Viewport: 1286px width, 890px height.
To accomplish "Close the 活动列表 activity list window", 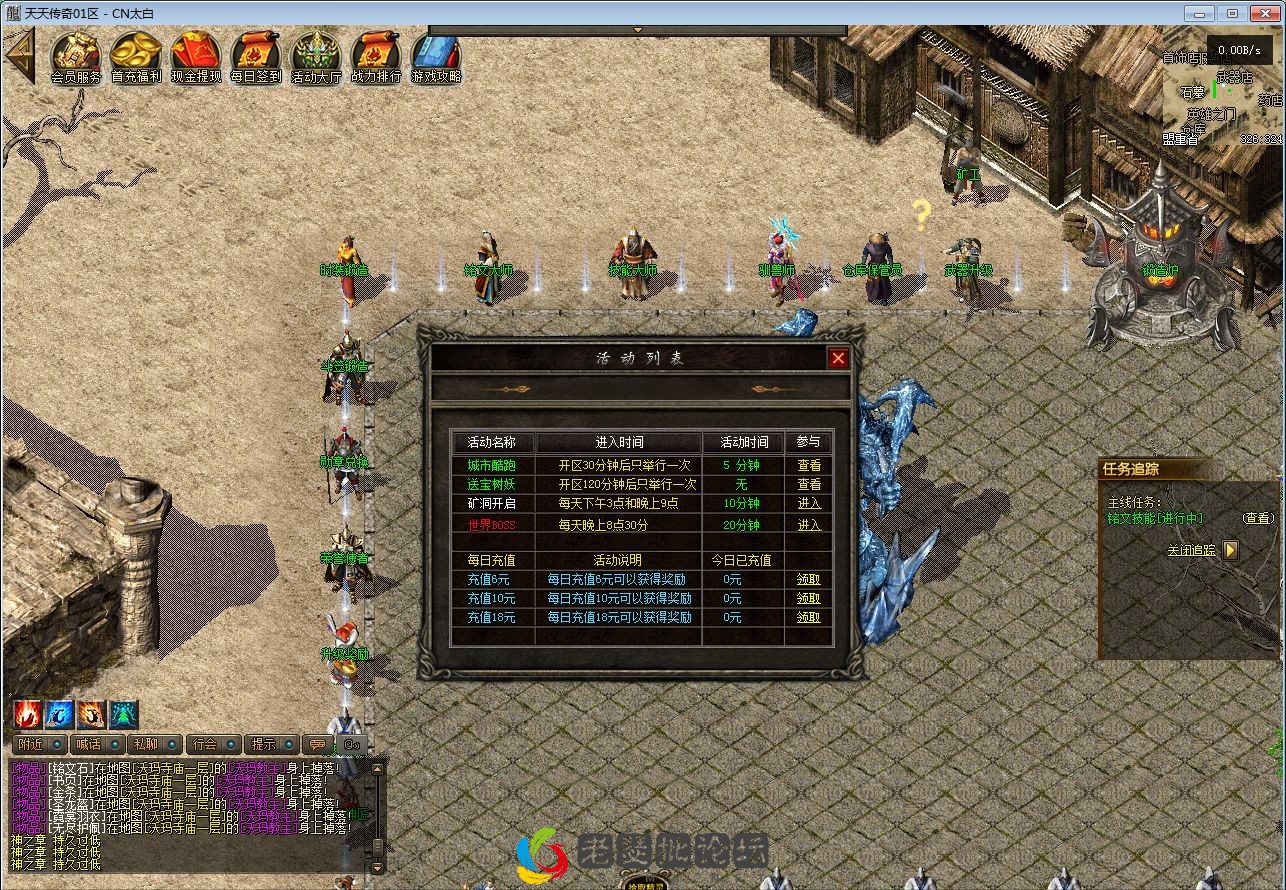I will 838,358.
